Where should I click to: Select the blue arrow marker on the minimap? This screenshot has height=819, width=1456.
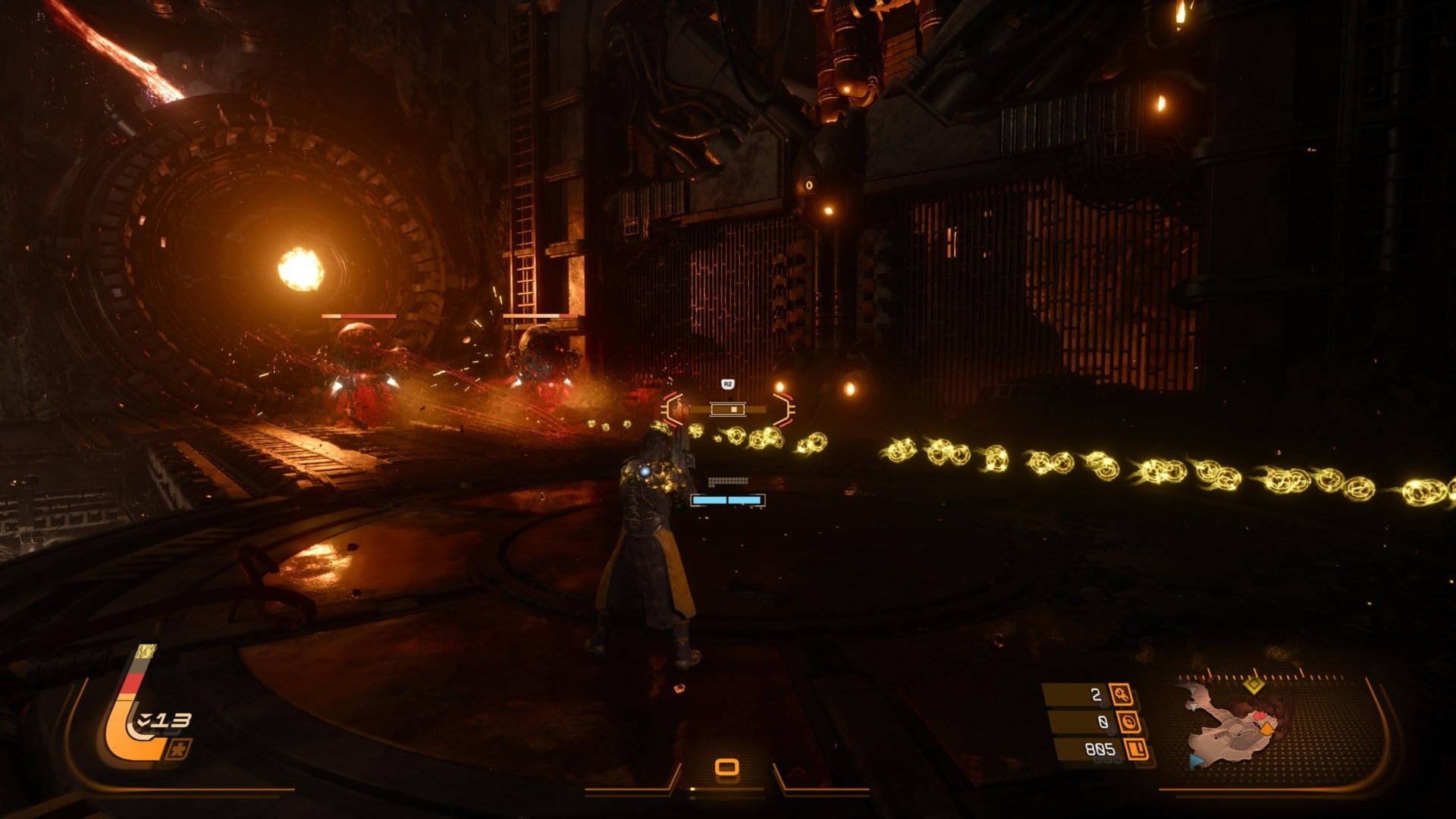(x=1197, y=761)
